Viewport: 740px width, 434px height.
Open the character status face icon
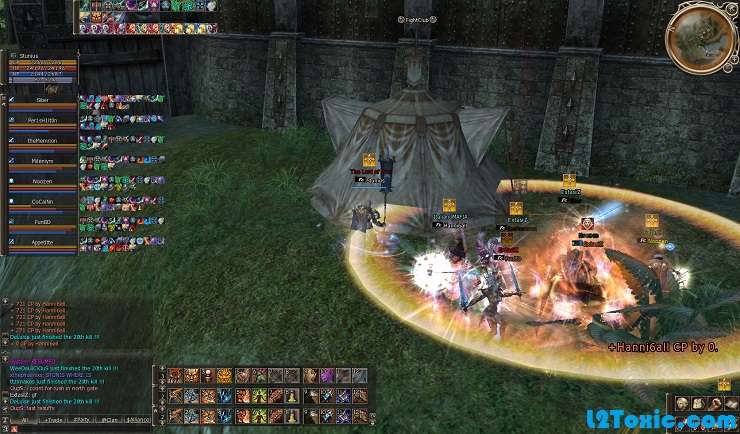[x=680, y=403]
